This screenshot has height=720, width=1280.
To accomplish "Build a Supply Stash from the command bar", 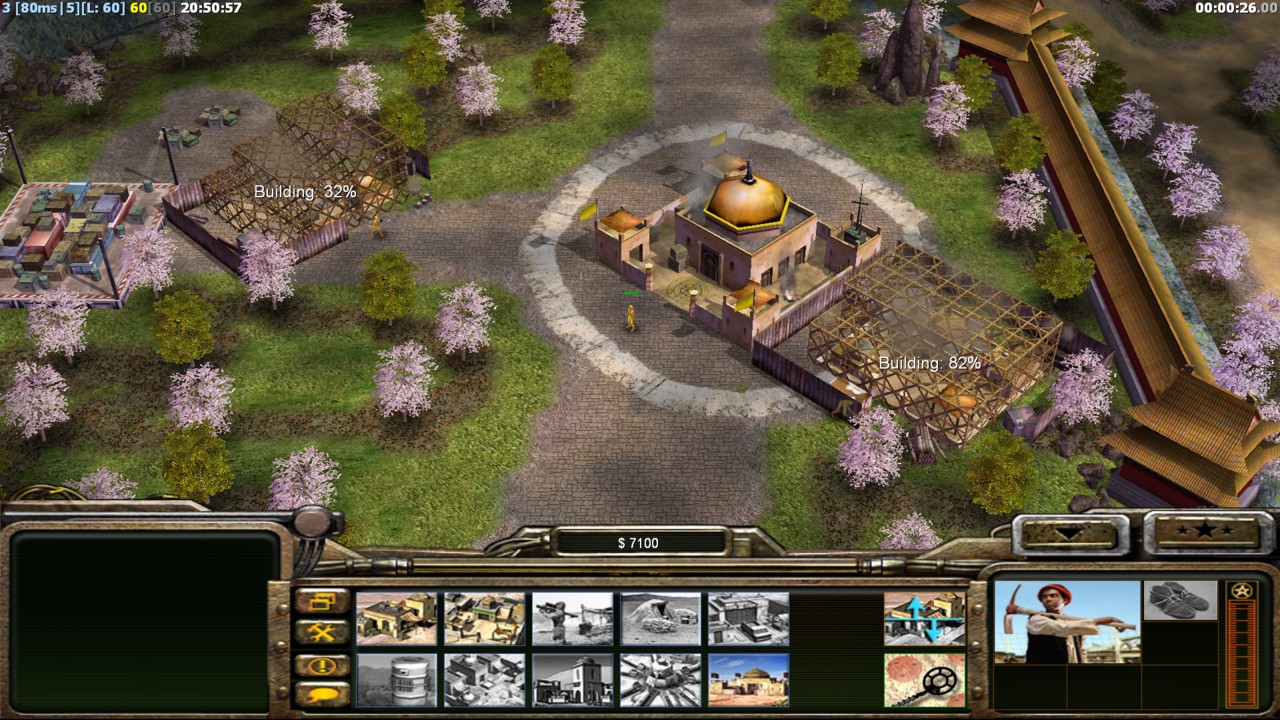I will (396, 619).
